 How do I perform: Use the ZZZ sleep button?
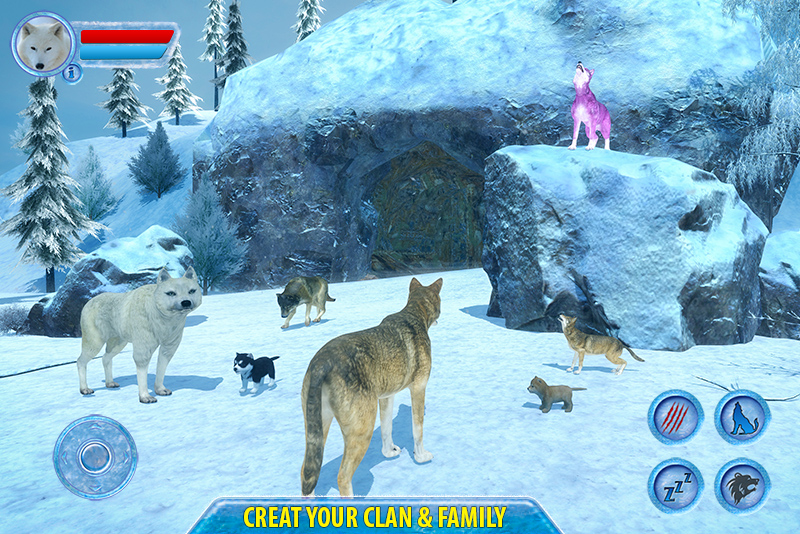coord(676,484)
